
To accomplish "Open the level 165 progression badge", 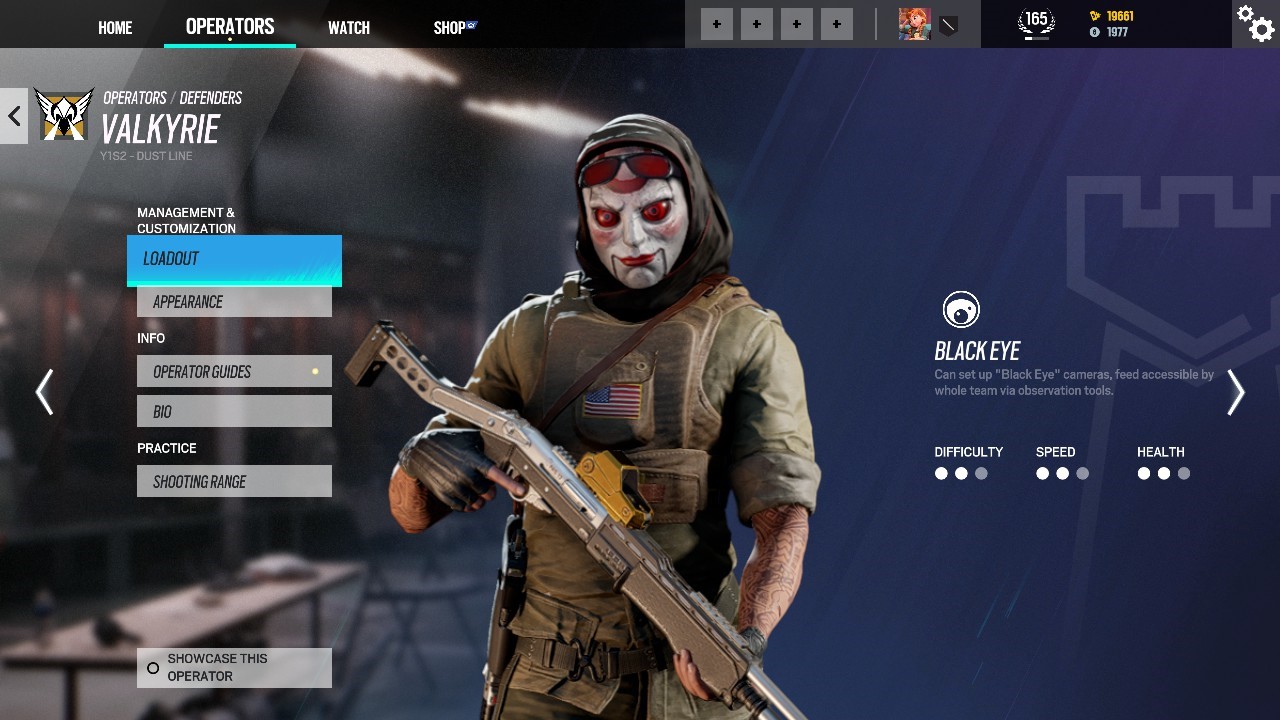I will 1036,23.
